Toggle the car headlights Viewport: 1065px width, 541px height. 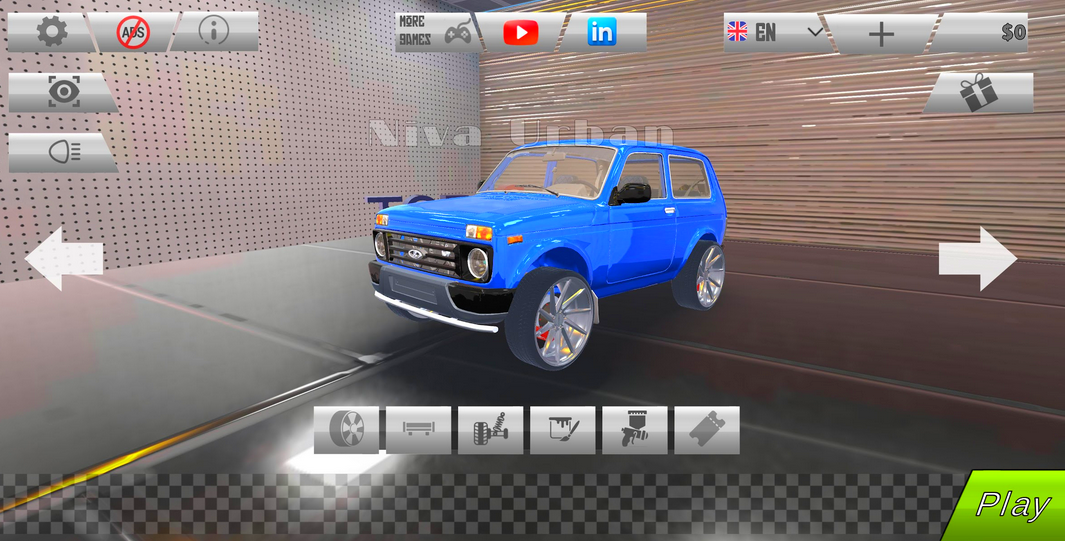coord(64,152)
